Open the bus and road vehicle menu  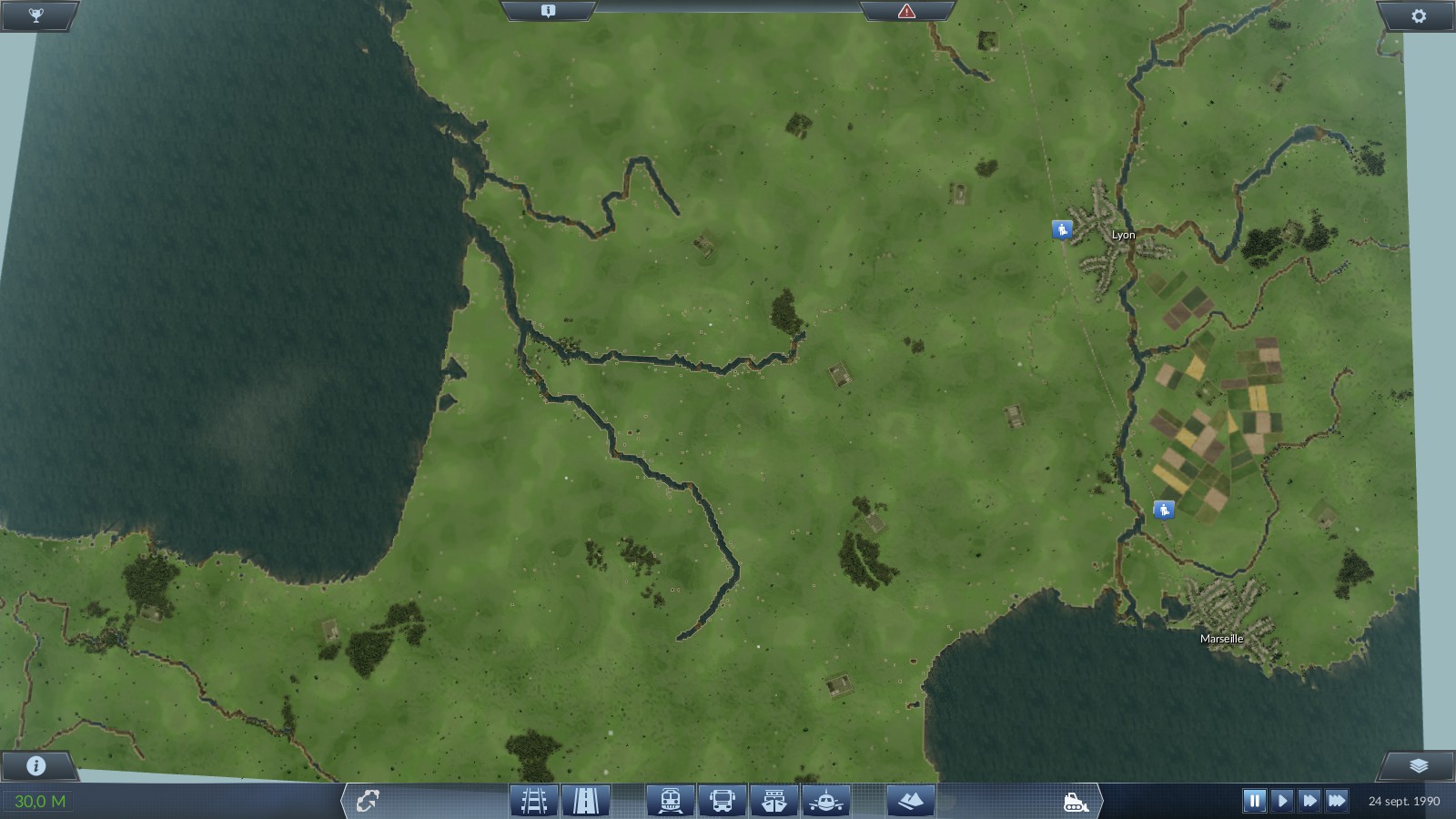[x=722, y=801]
